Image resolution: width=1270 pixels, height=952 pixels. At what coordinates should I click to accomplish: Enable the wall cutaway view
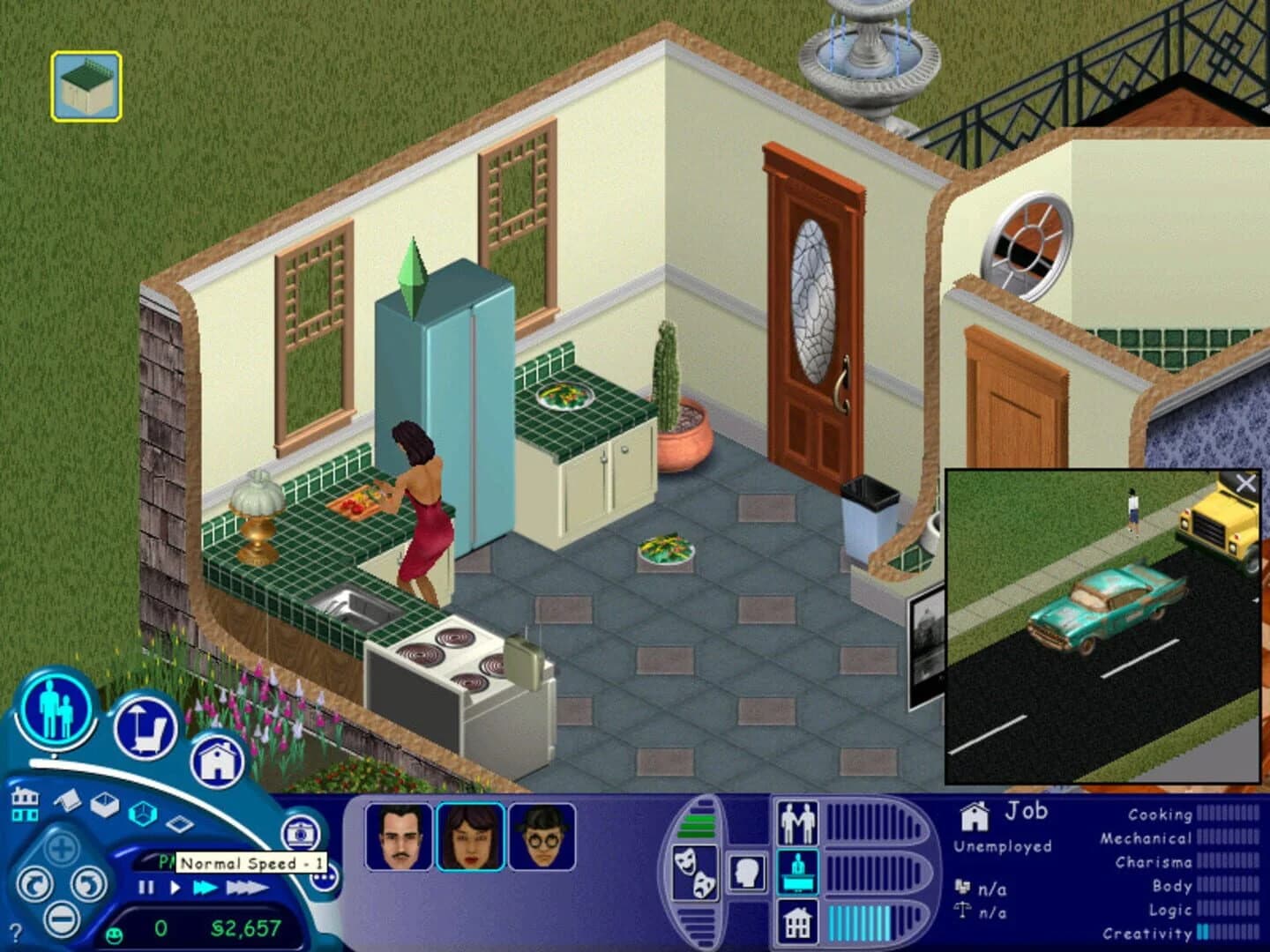(x=142, y=813)
